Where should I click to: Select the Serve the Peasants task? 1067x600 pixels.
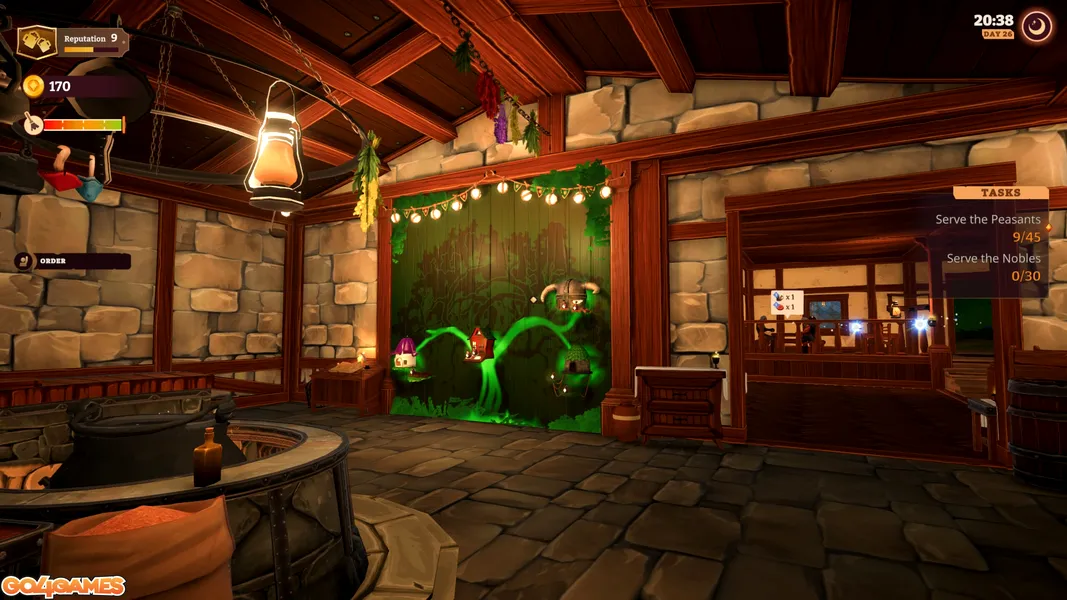coord(987,228)
